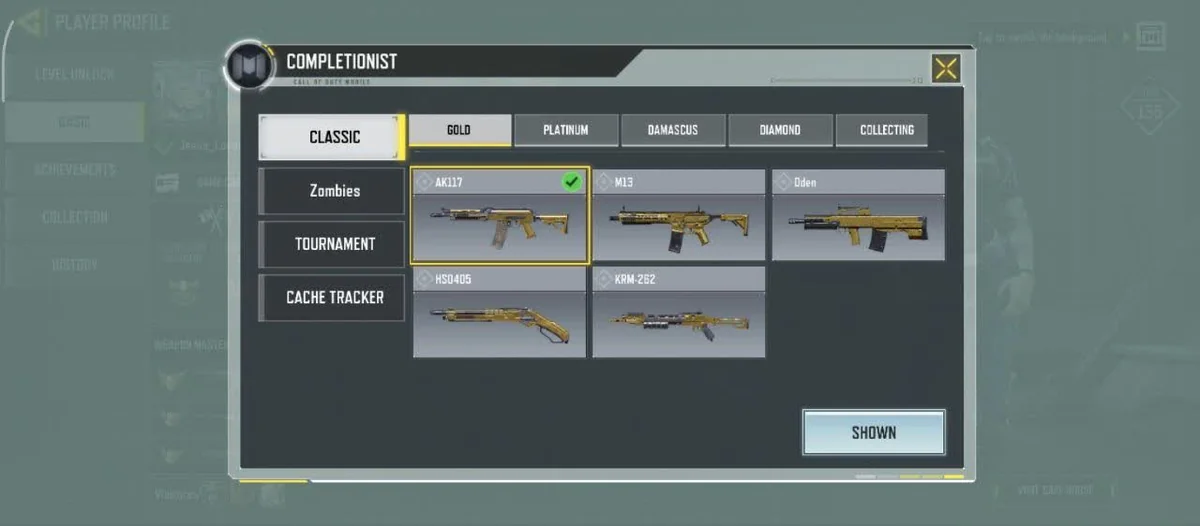
Task: Open the Diamond camo tab
Action: (x=780, y=130)
